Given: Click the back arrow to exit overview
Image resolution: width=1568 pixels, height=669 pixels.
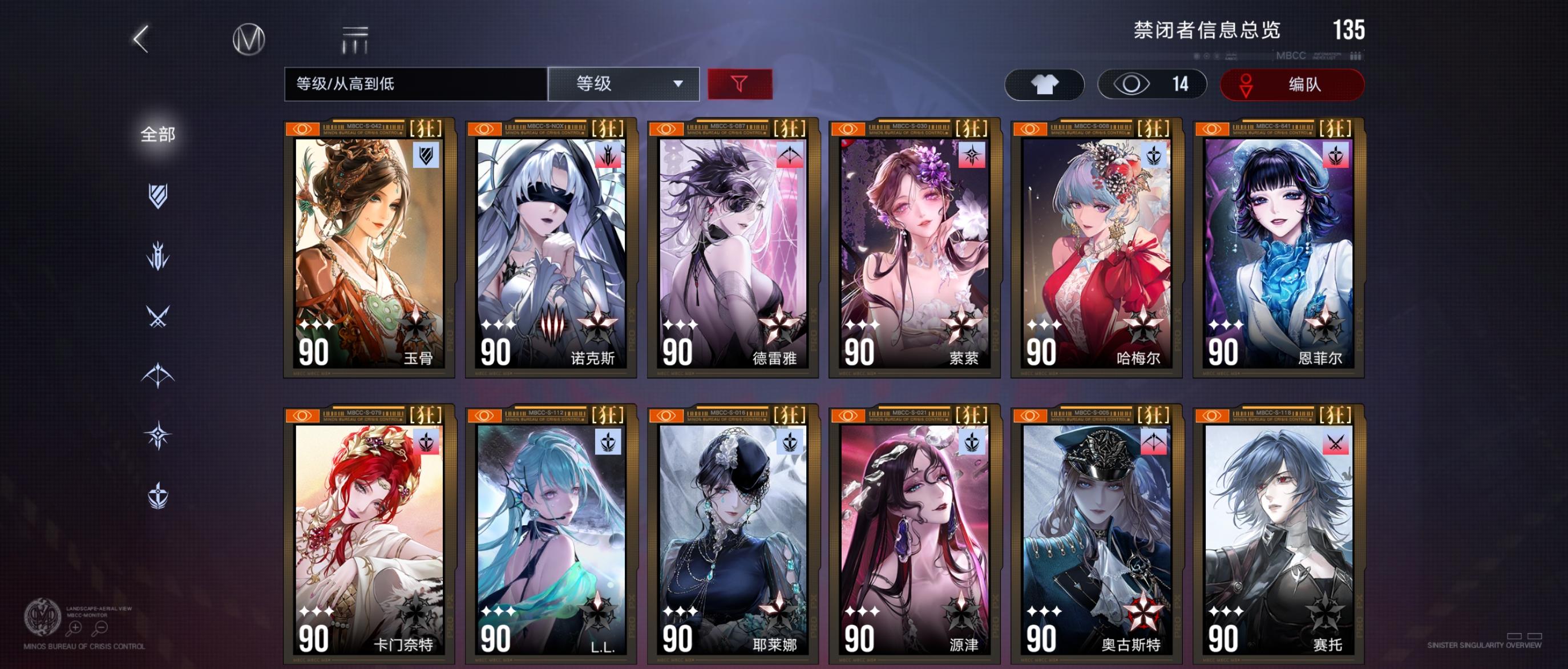Looking at the screenshot, I should (x=141, y=38).
